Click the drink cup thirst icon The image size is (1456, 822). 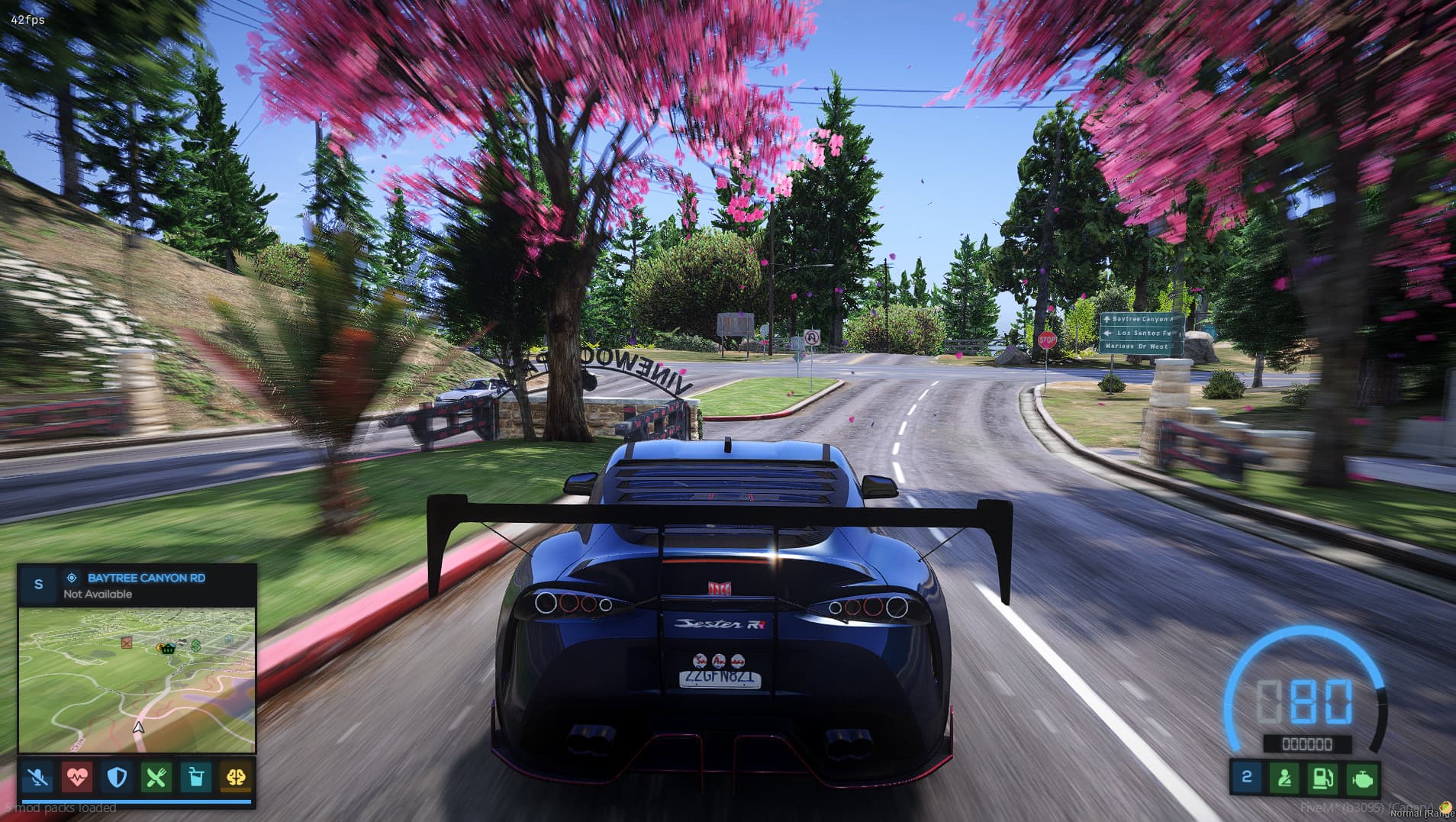[196, 778]
